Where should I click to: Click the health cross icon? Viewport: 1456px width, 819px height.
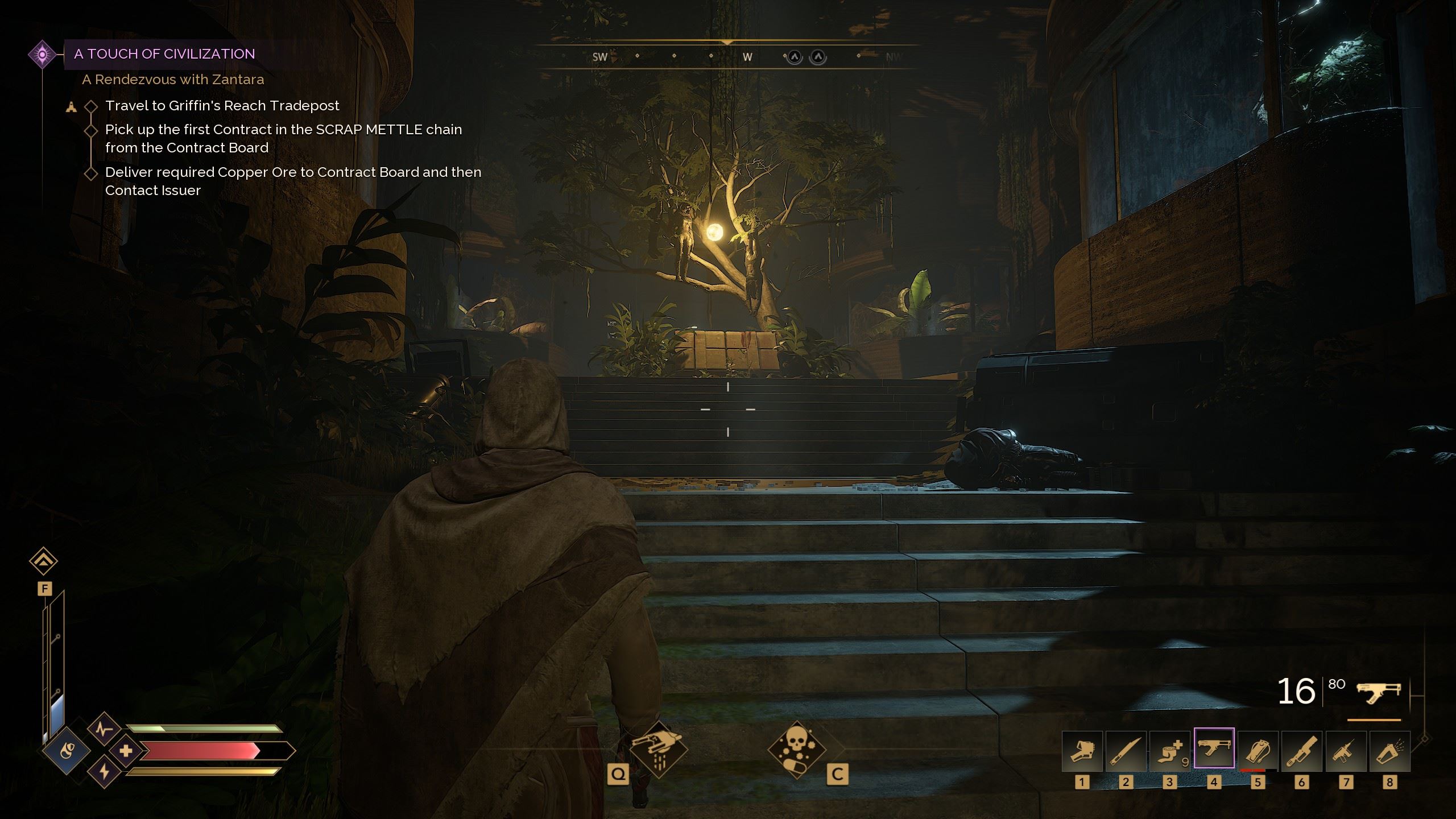[x=126, y=751]
